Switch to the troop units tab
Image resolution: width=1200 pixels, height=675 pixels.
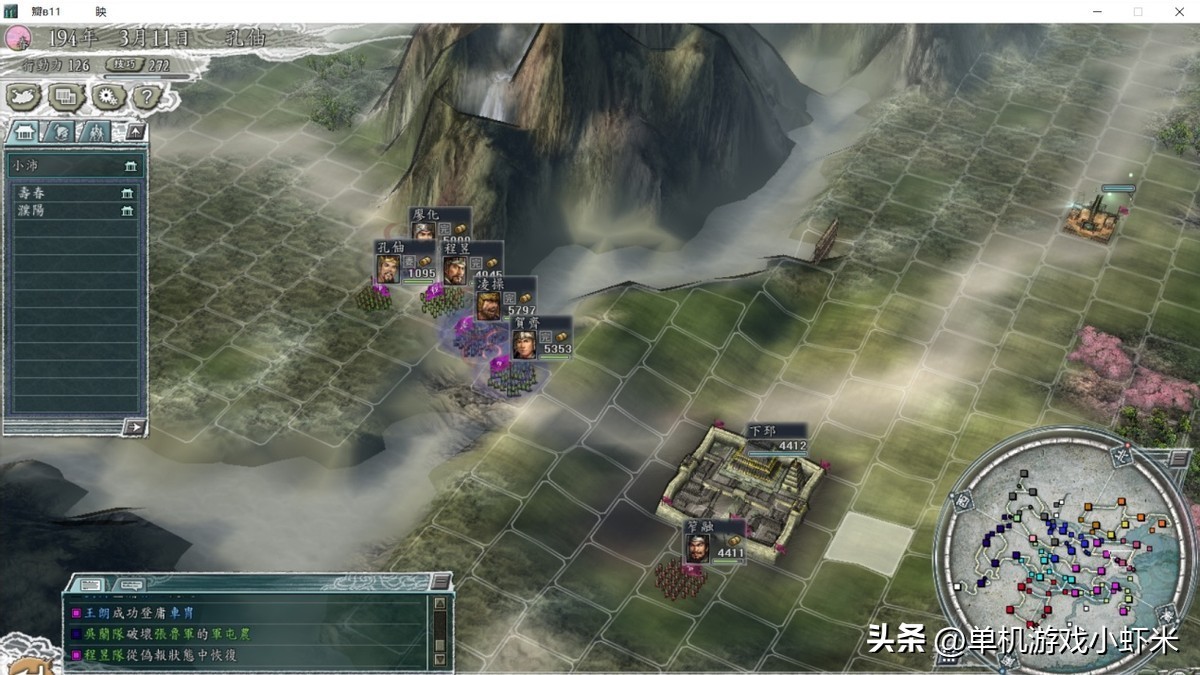(x=94, y=131)
